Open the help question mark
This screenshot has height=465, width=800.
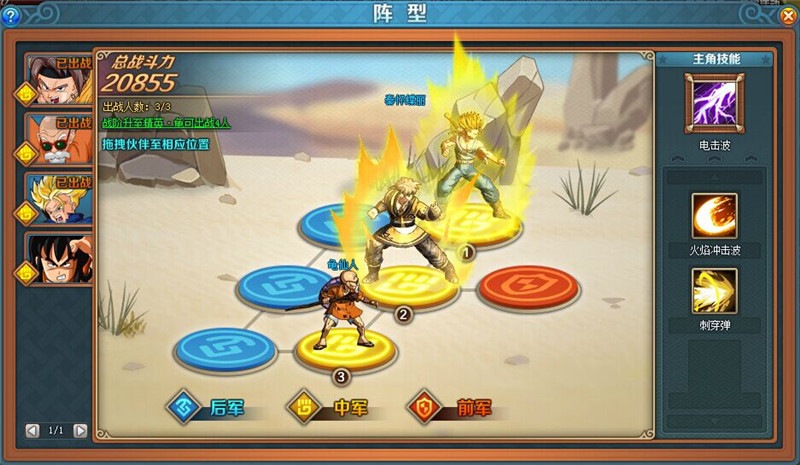[11, 15]
